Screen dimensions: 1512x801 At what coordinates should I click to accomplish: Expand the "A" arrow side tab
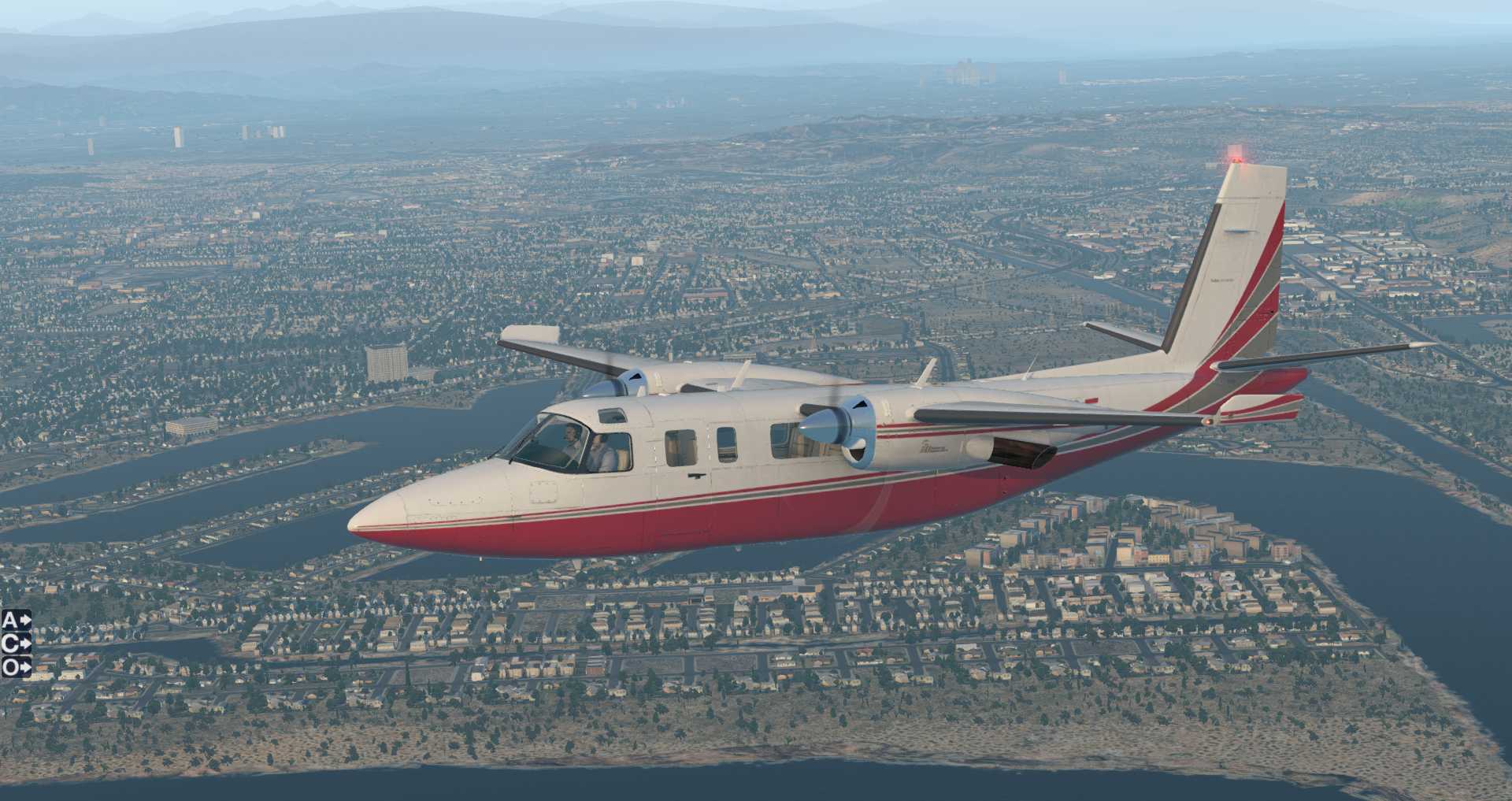coord(17,621)
